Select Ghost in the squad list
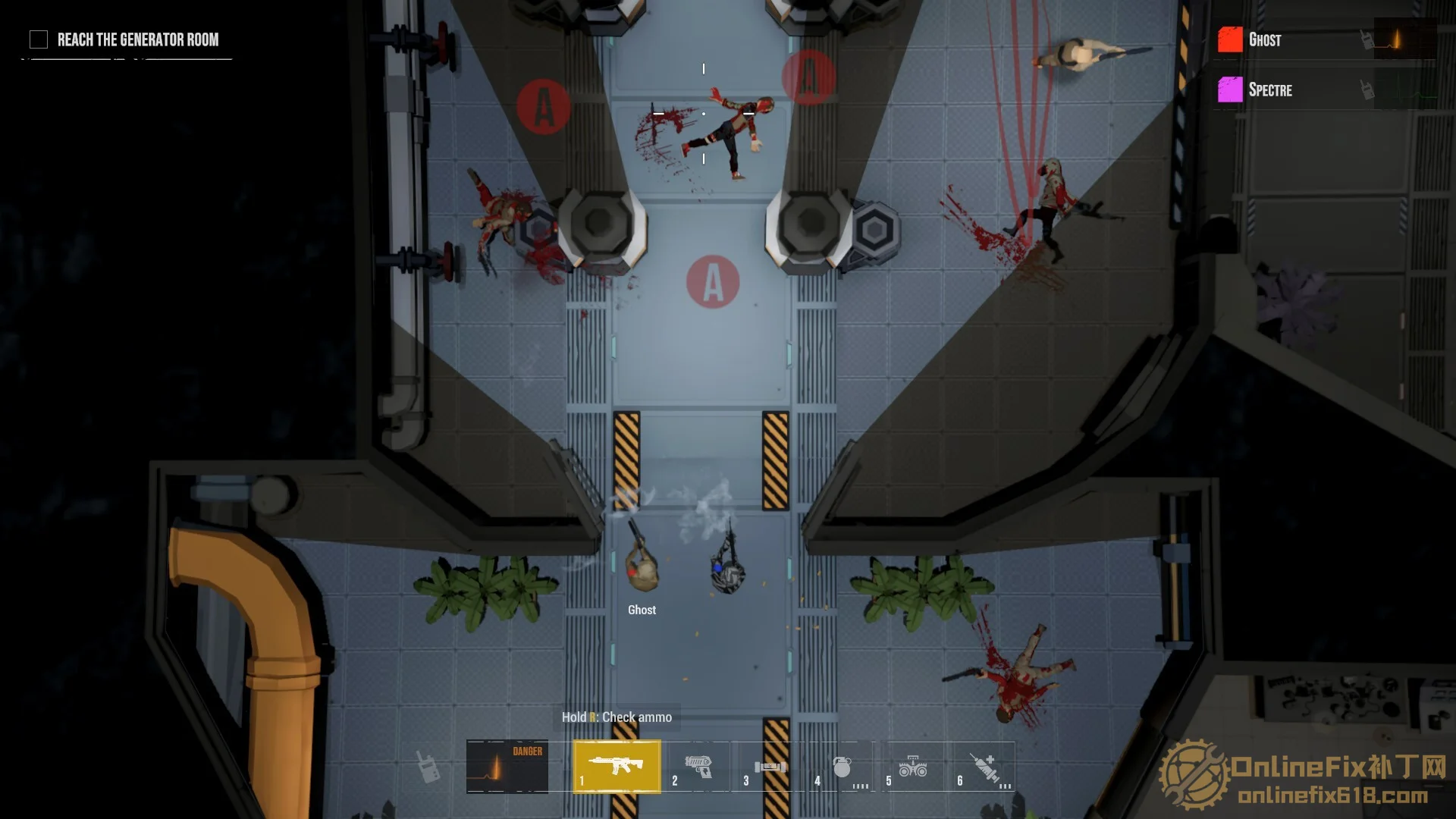The image size is (1456, 819). [1265, 40]
